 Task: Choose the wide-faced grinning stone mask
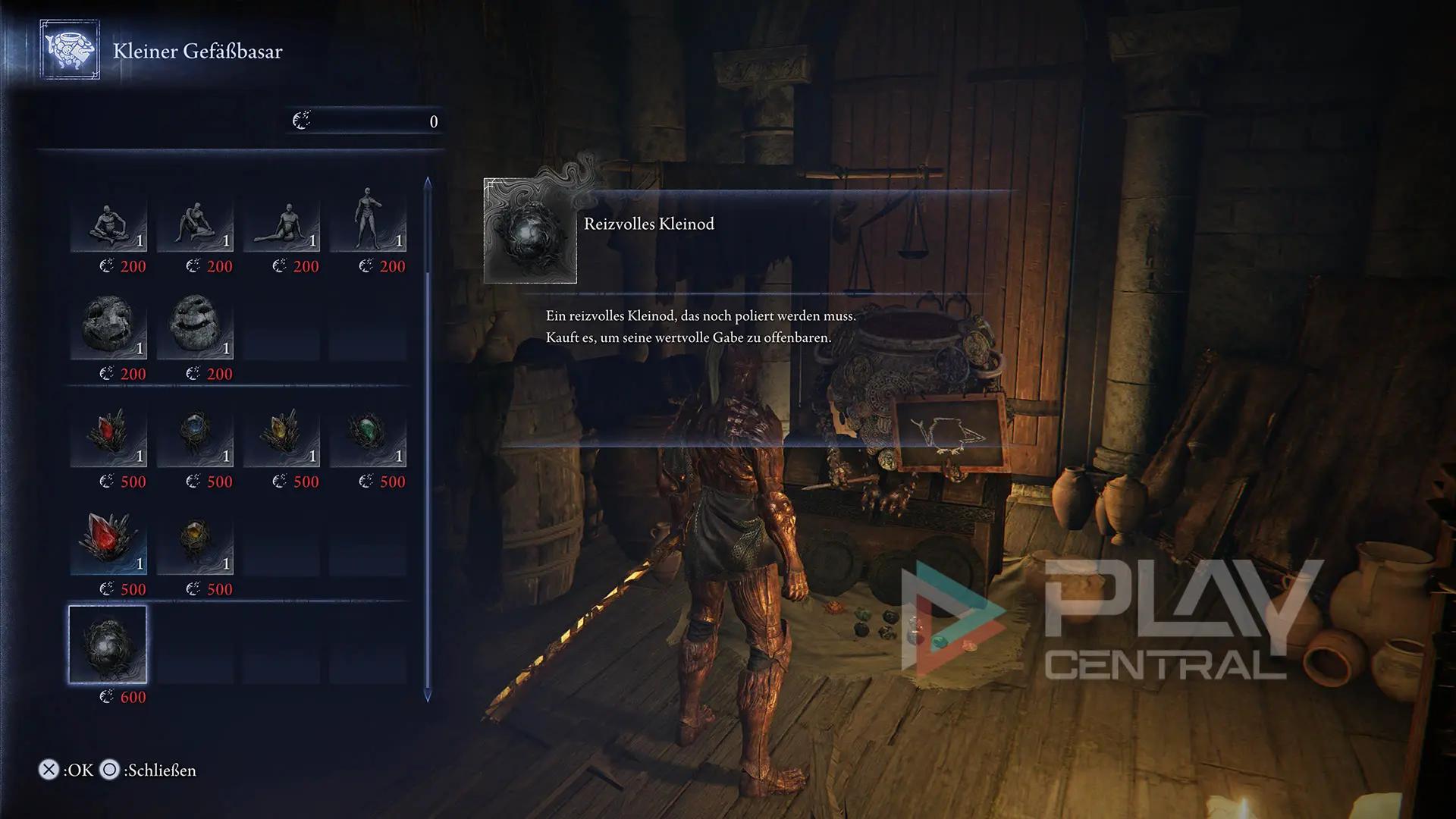pyautogui.click(x=108, y=328)
